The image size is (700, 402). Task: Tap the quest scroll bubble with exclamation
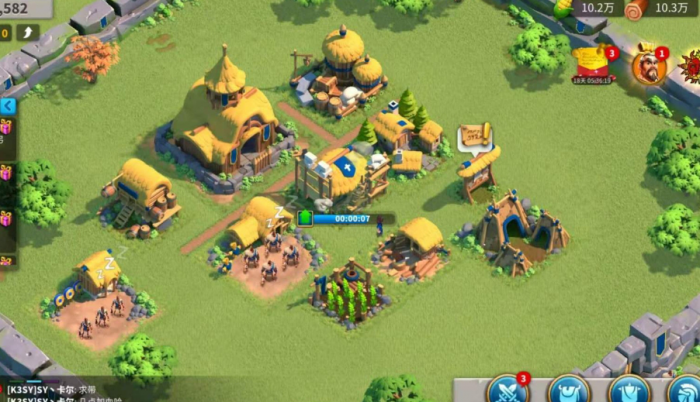click(475, 136)
